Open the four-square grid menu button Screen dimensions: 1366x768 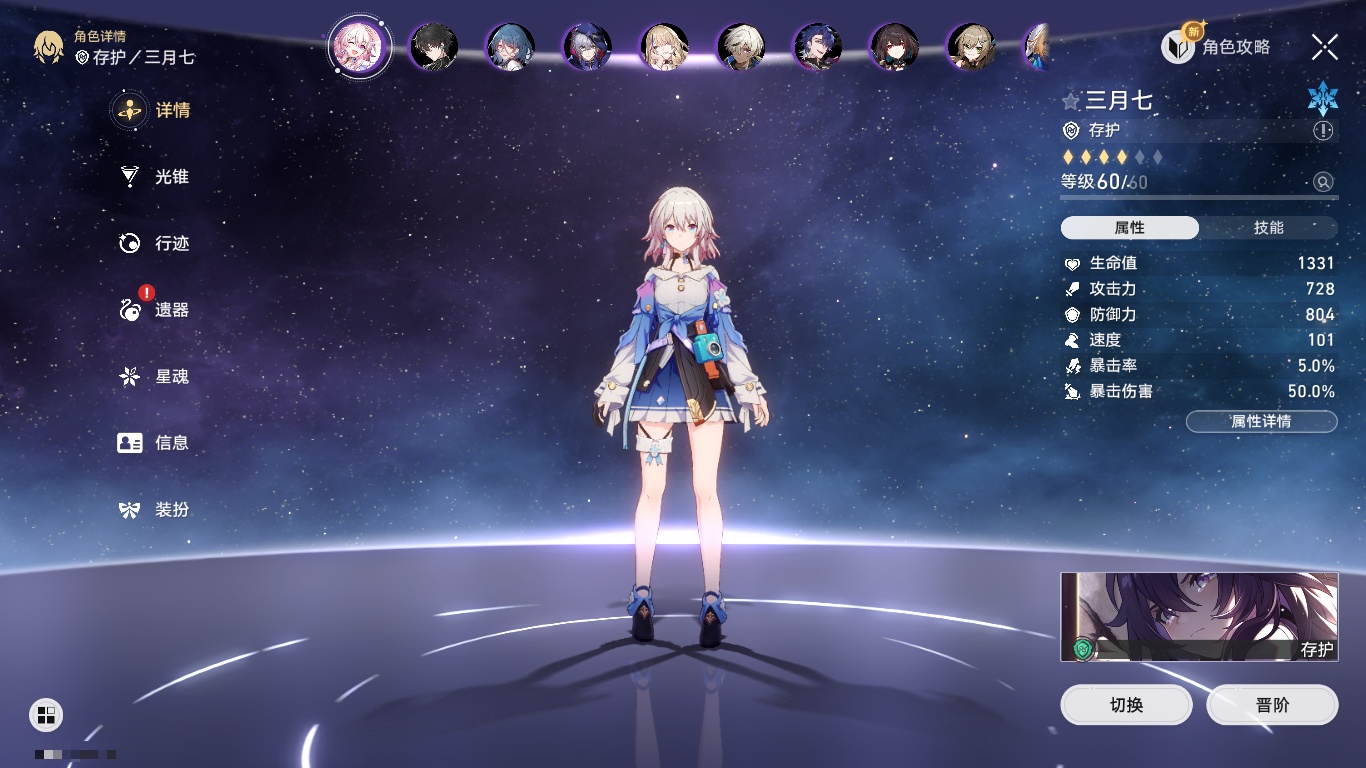[46, 714]
